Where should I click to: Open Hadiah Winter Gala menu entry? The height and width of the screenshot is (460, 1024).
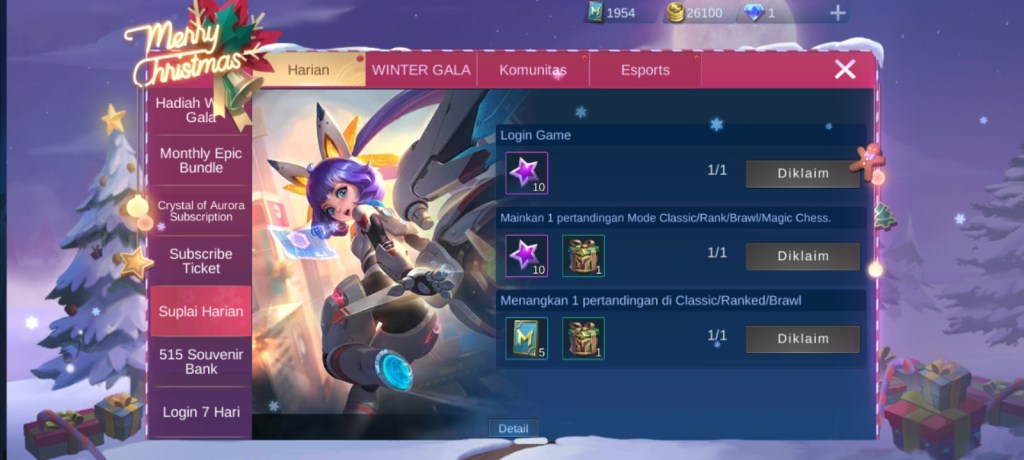tap(200, 110)
